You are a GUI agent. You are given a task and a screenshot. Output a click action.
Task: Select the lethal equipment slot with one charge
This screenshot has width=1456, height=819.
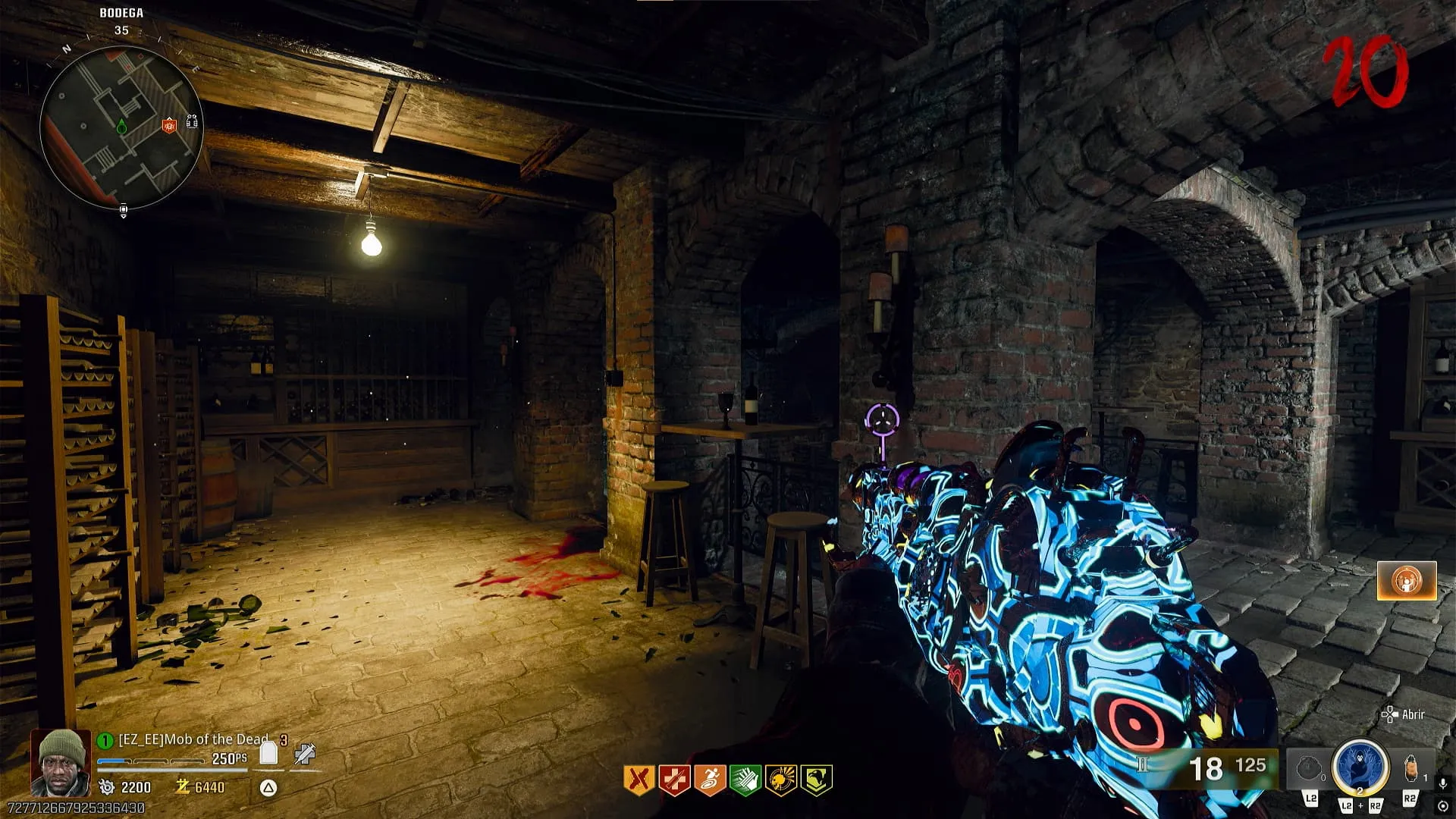tap(1410, 769)
